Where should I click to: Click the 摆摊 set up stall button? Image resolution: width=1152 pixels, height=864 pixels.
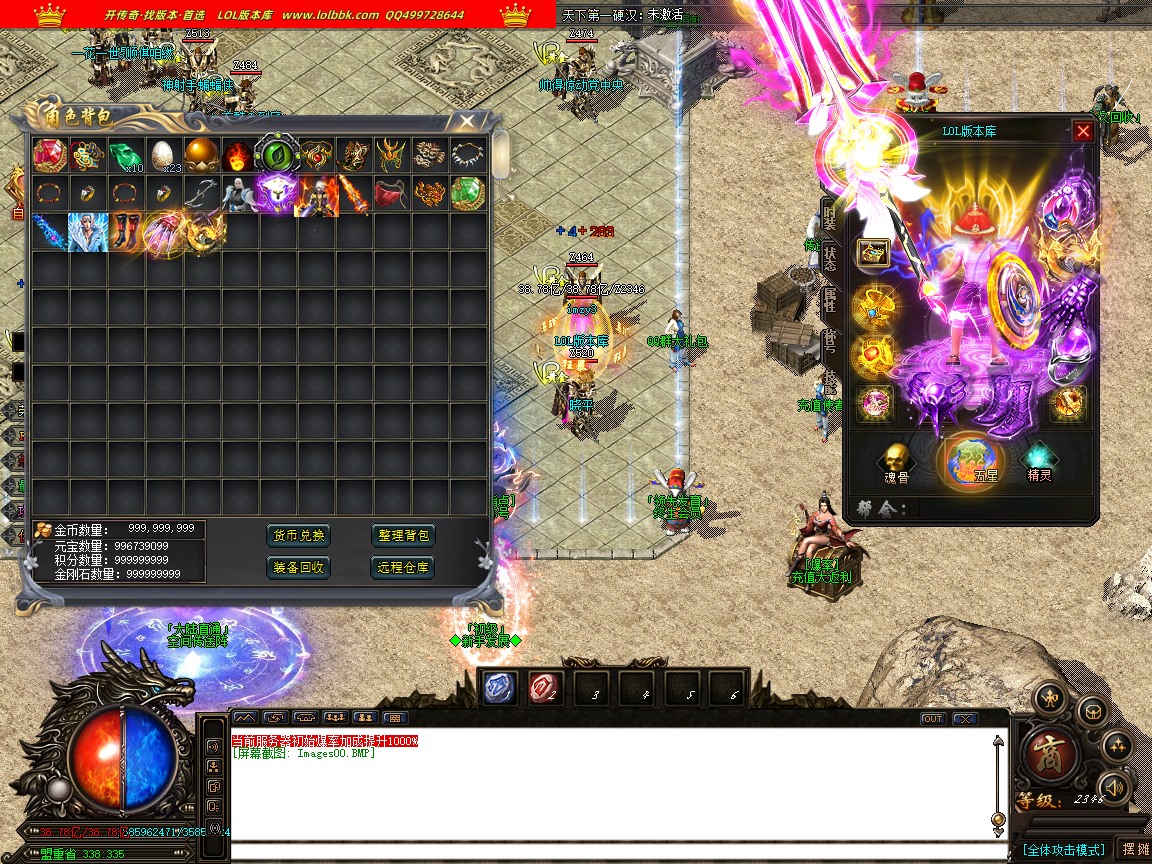(x=1133, y=849)
